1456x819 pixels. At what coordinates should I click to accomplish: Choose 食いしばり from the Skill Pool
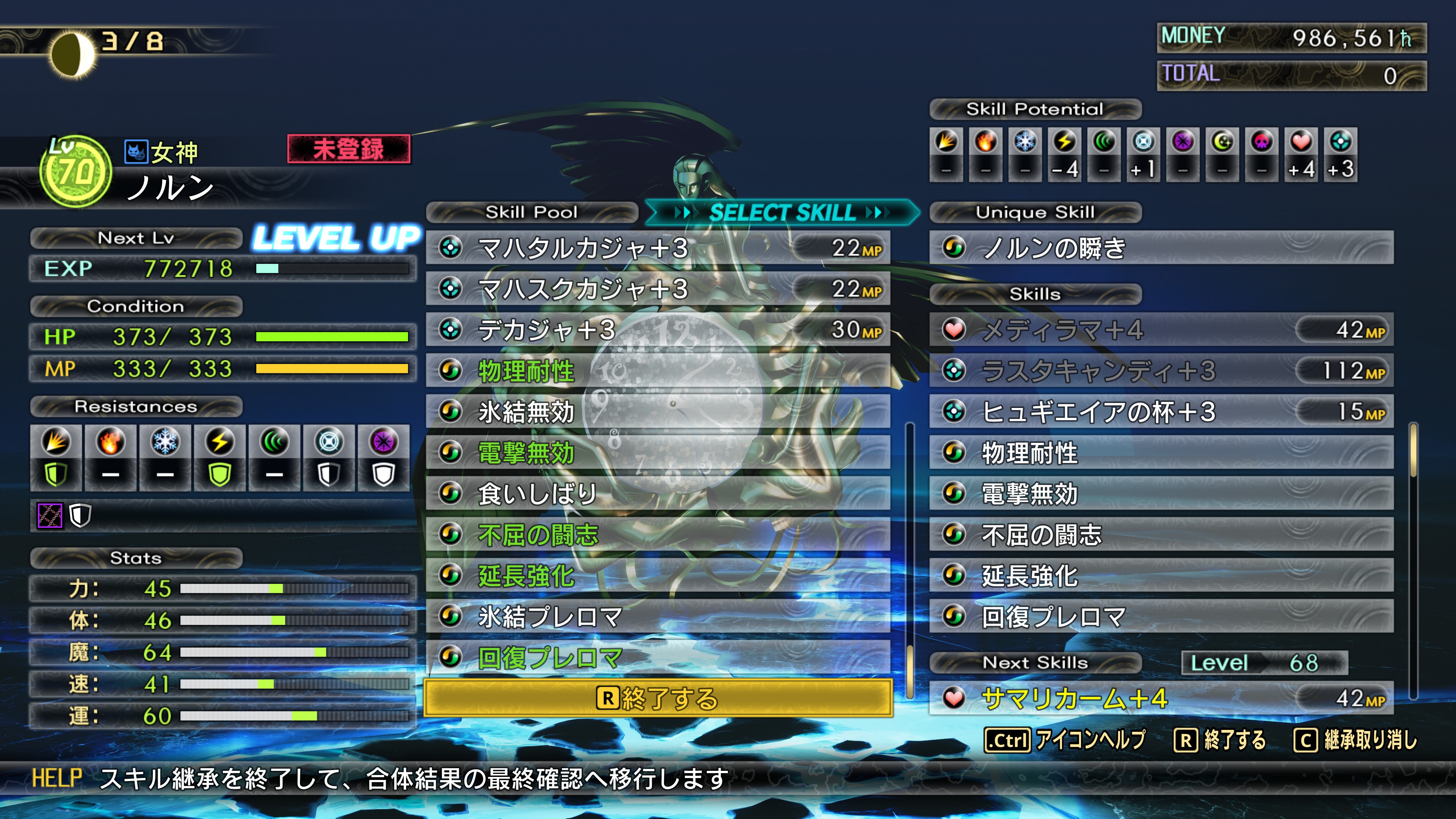coord(657,493)
